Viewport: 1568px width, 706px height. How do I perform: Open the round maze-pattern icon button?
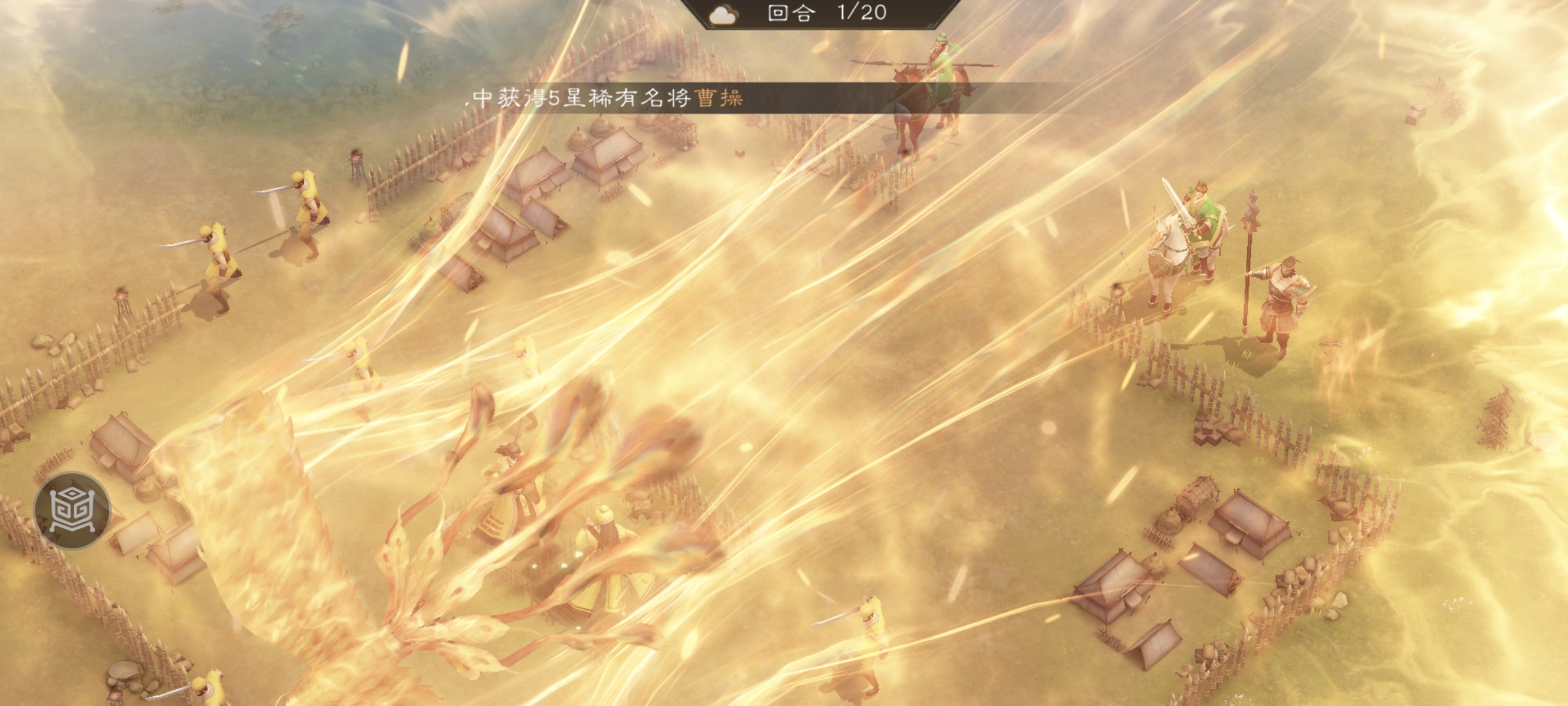coord(73,510)
